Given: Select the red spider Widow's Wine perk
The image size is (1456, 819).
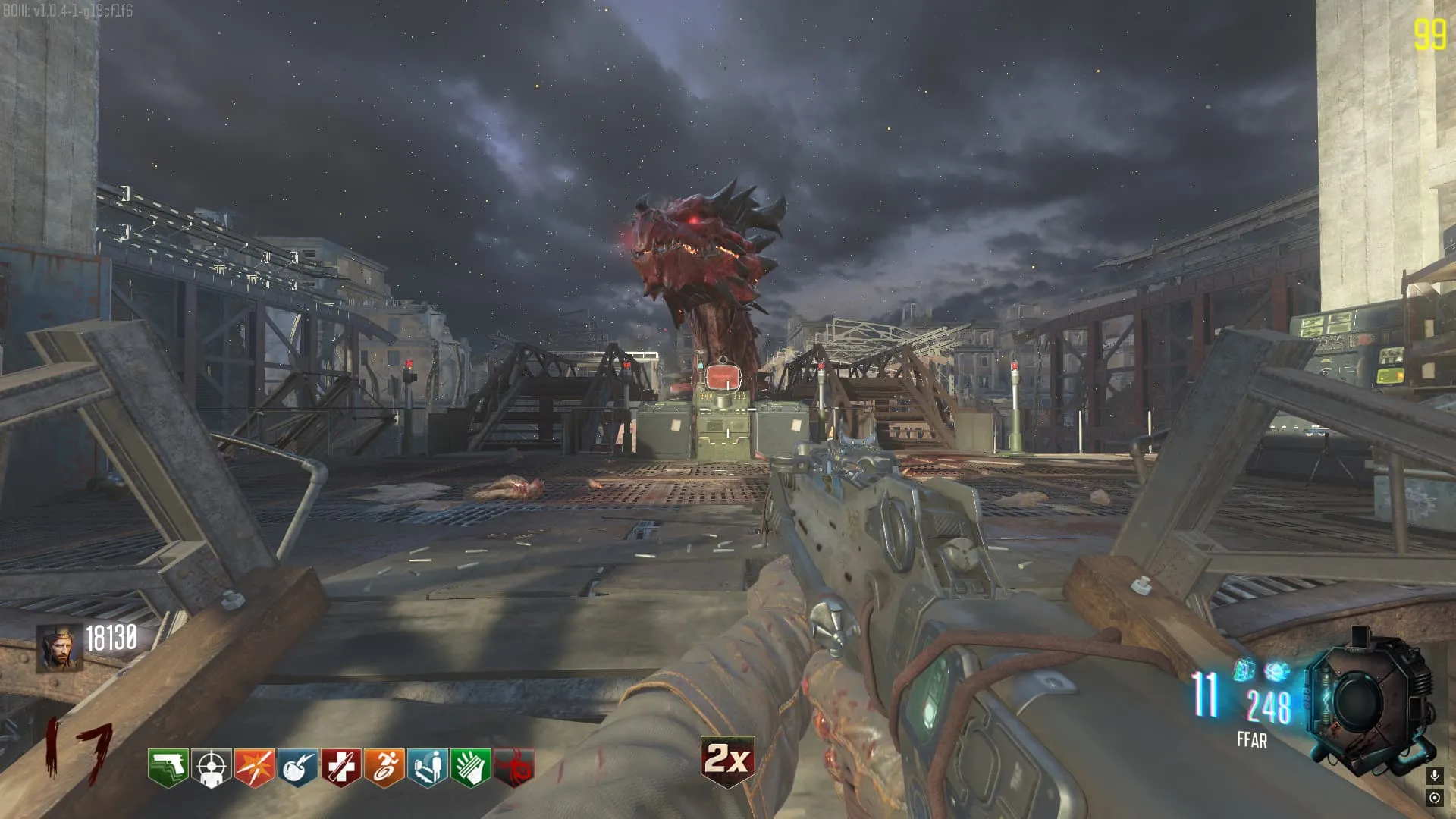Looking at the screenshot, I should [x=513, y=767].
